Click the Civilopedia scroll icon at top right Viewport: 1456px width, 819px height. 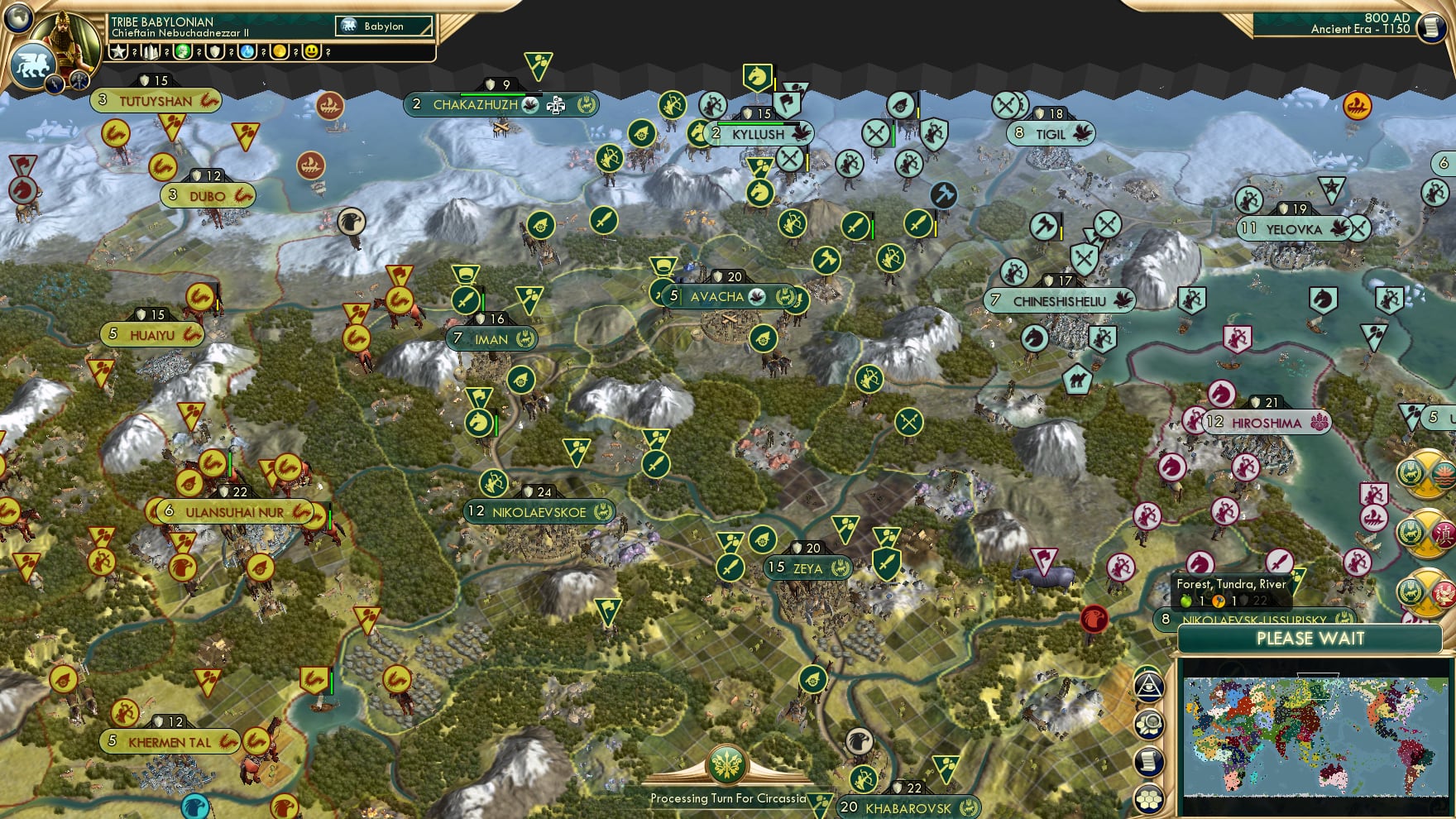pyautogui.click(x=1430, y=27)
